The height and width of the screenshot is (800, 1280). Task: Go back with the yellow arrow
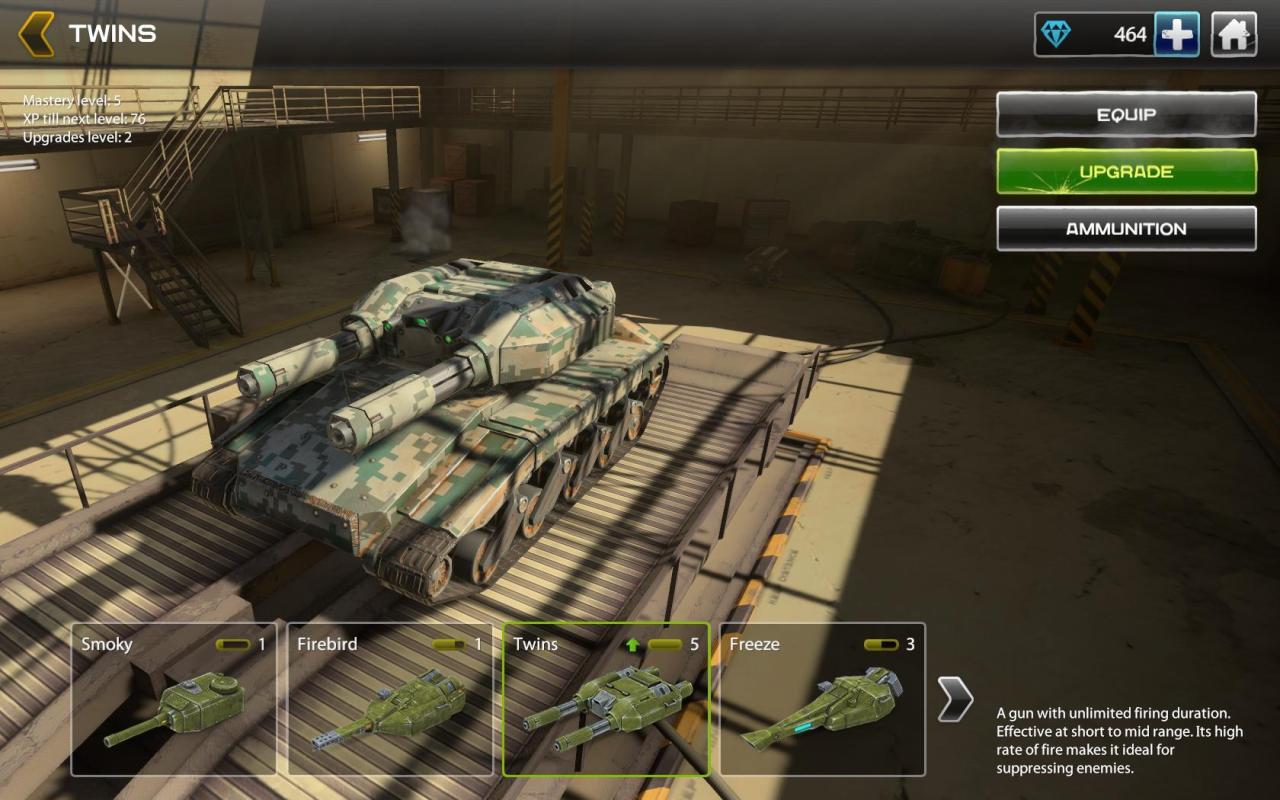pyautogui.click(x=36, y=34)
